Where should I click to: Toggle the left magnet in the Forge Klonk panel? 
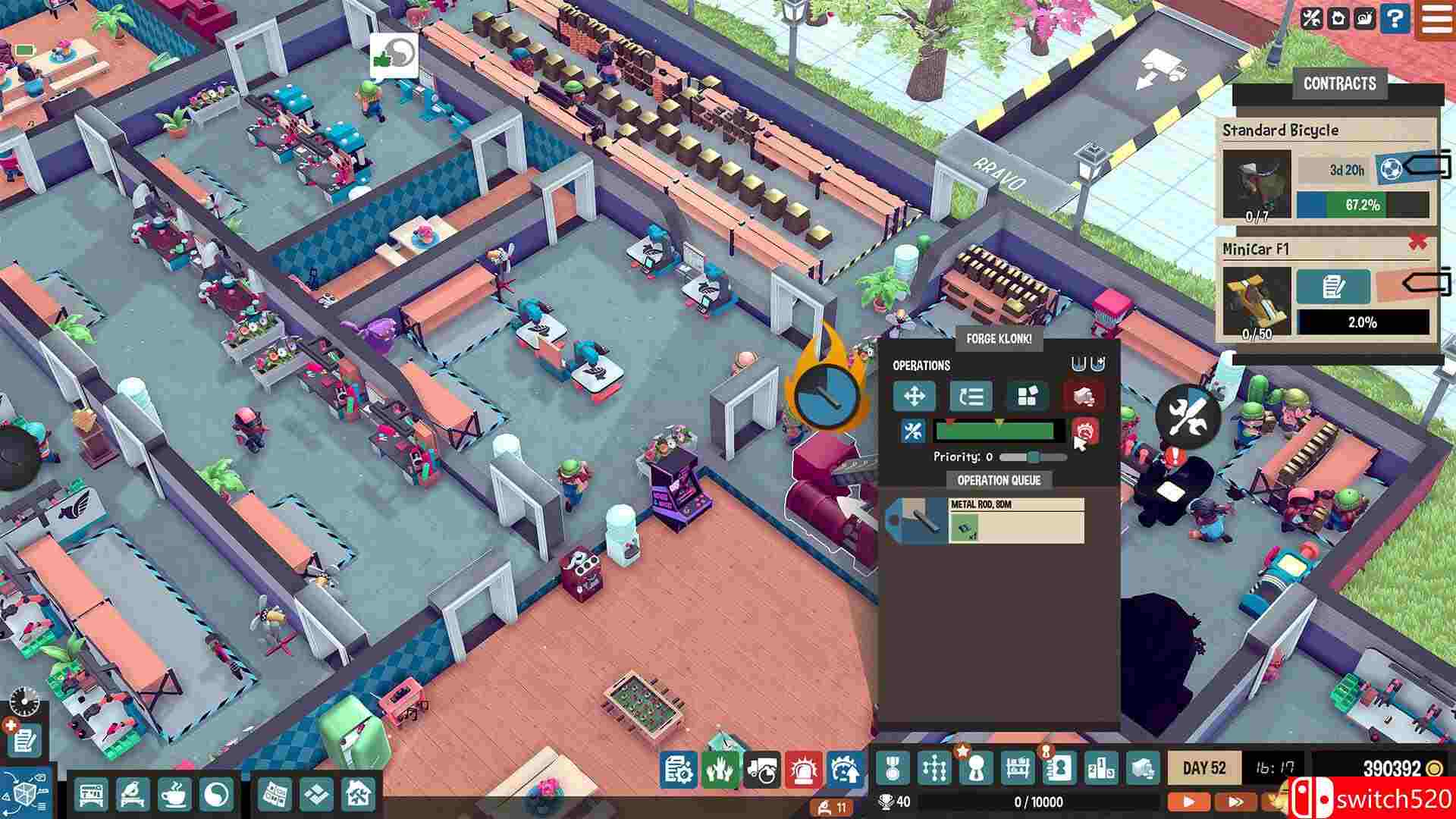click(1078, 363)
